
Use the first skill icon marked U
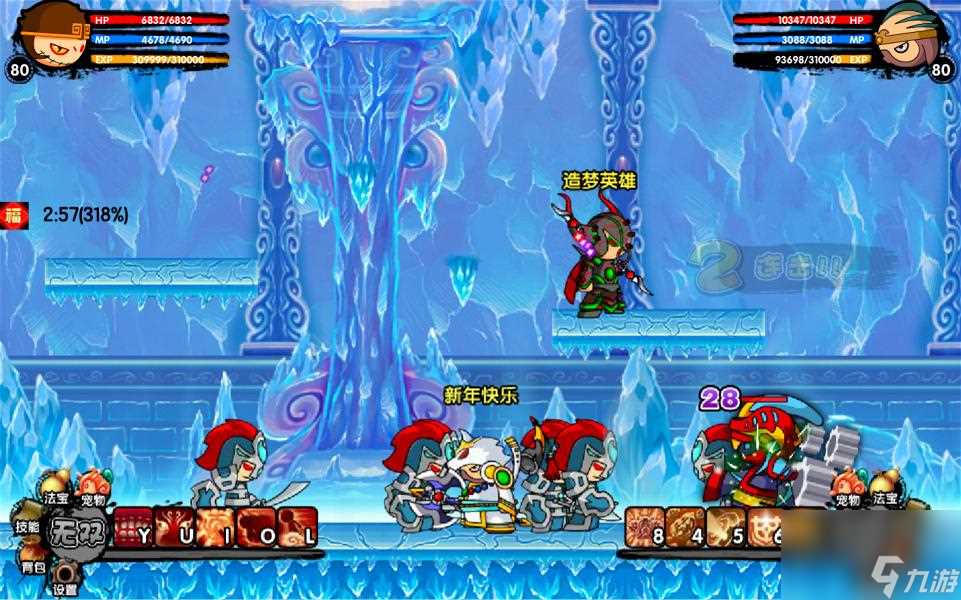[174, 527]
